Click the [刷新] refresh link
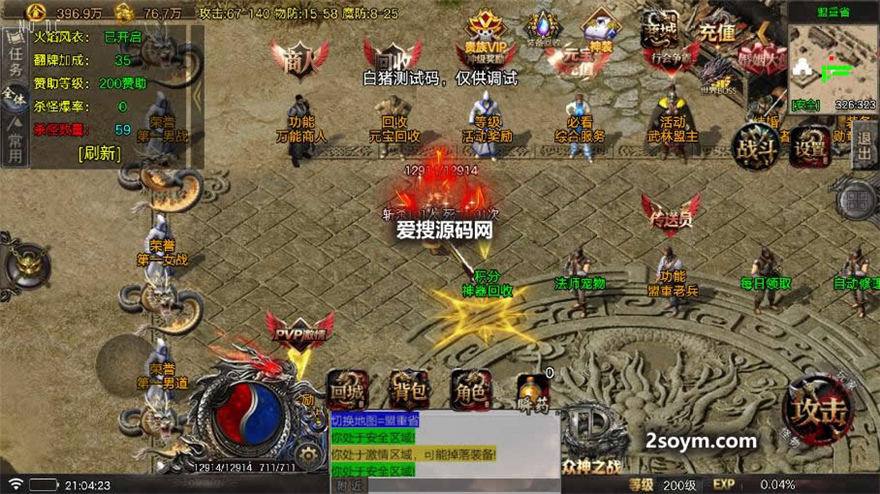The image size is (880, 494). pos(99,153)
